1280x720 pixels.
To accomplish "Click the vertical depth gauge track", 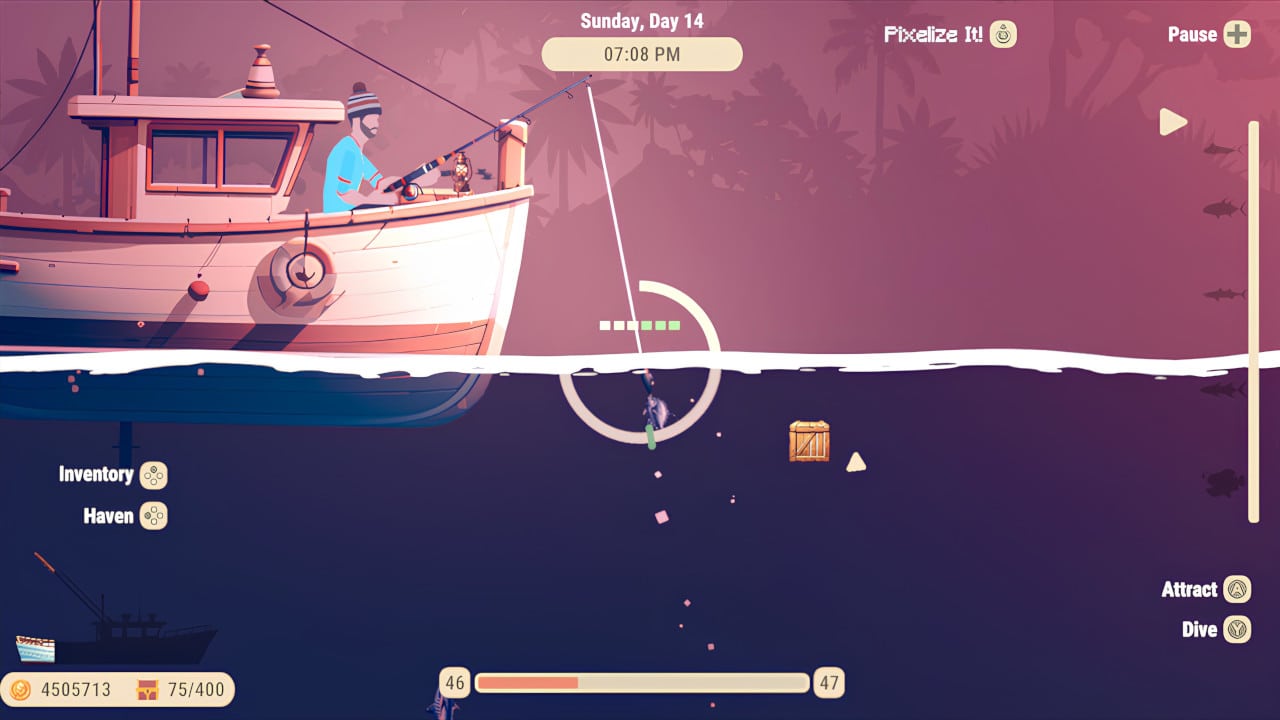I will (1253, 320).
